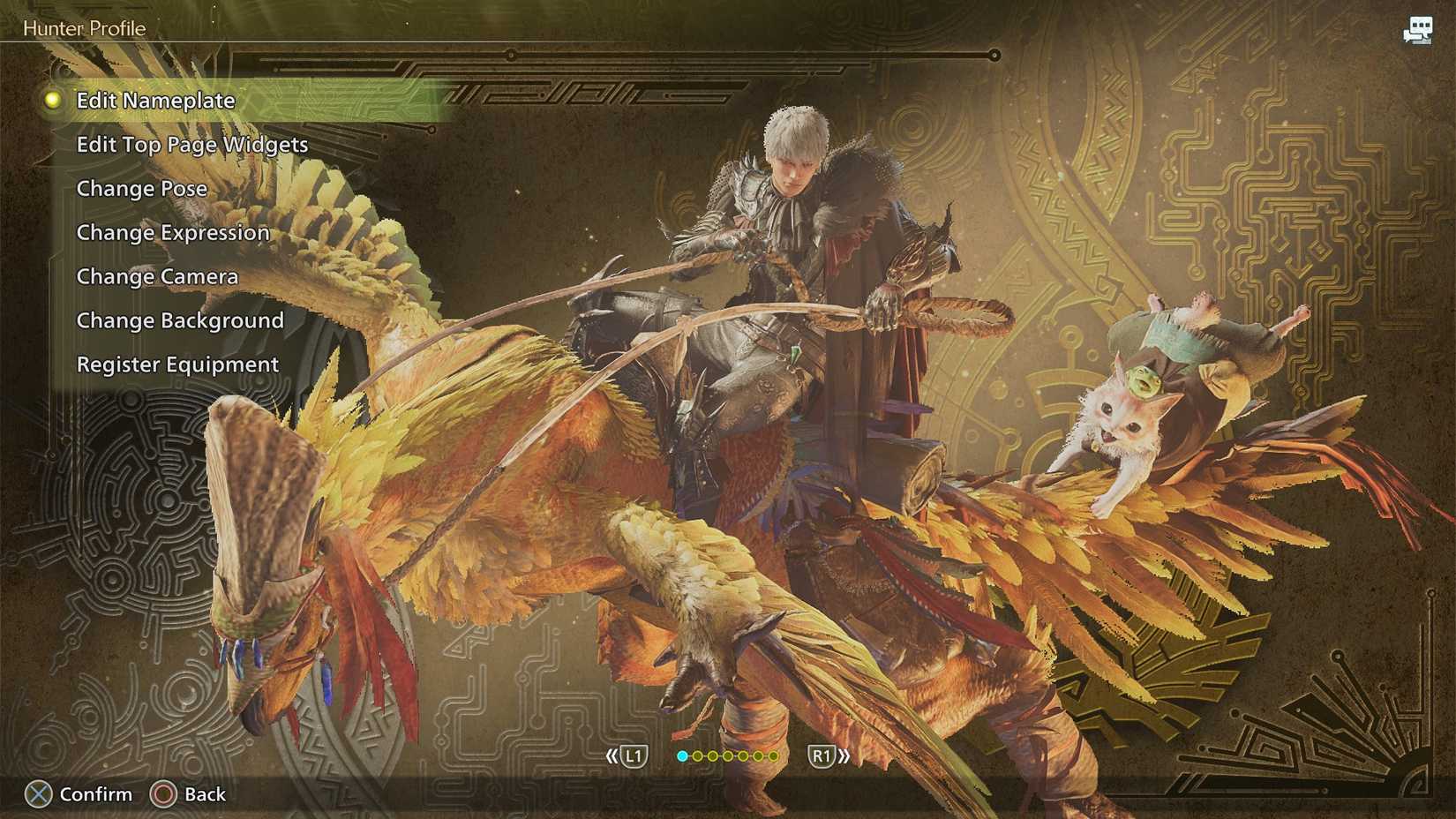Click the middle page dot on the progress track
The width and height of the screenshot is (1456, 819).
[727, 756]
